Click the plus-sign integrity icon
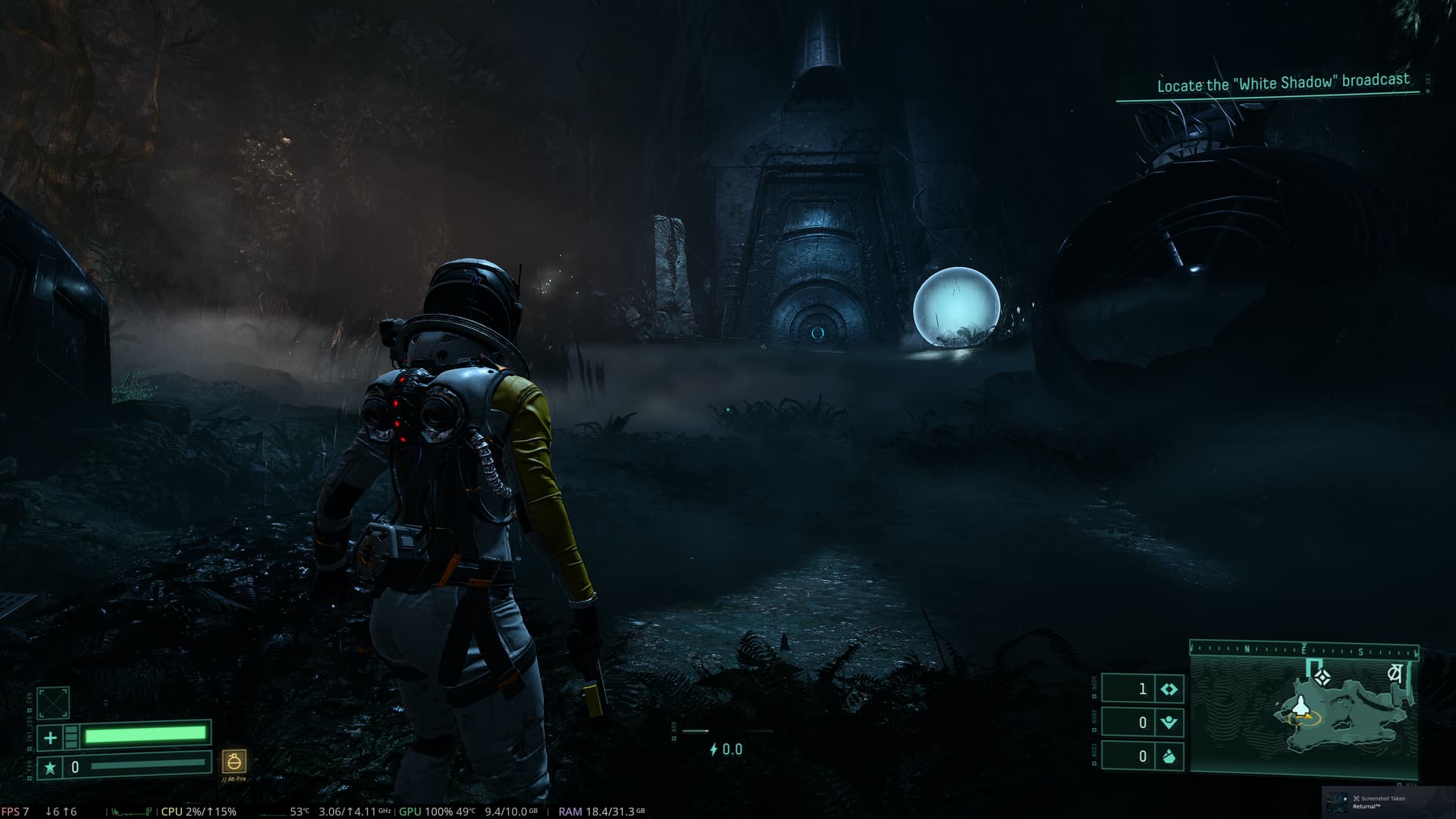 (50, 737)
